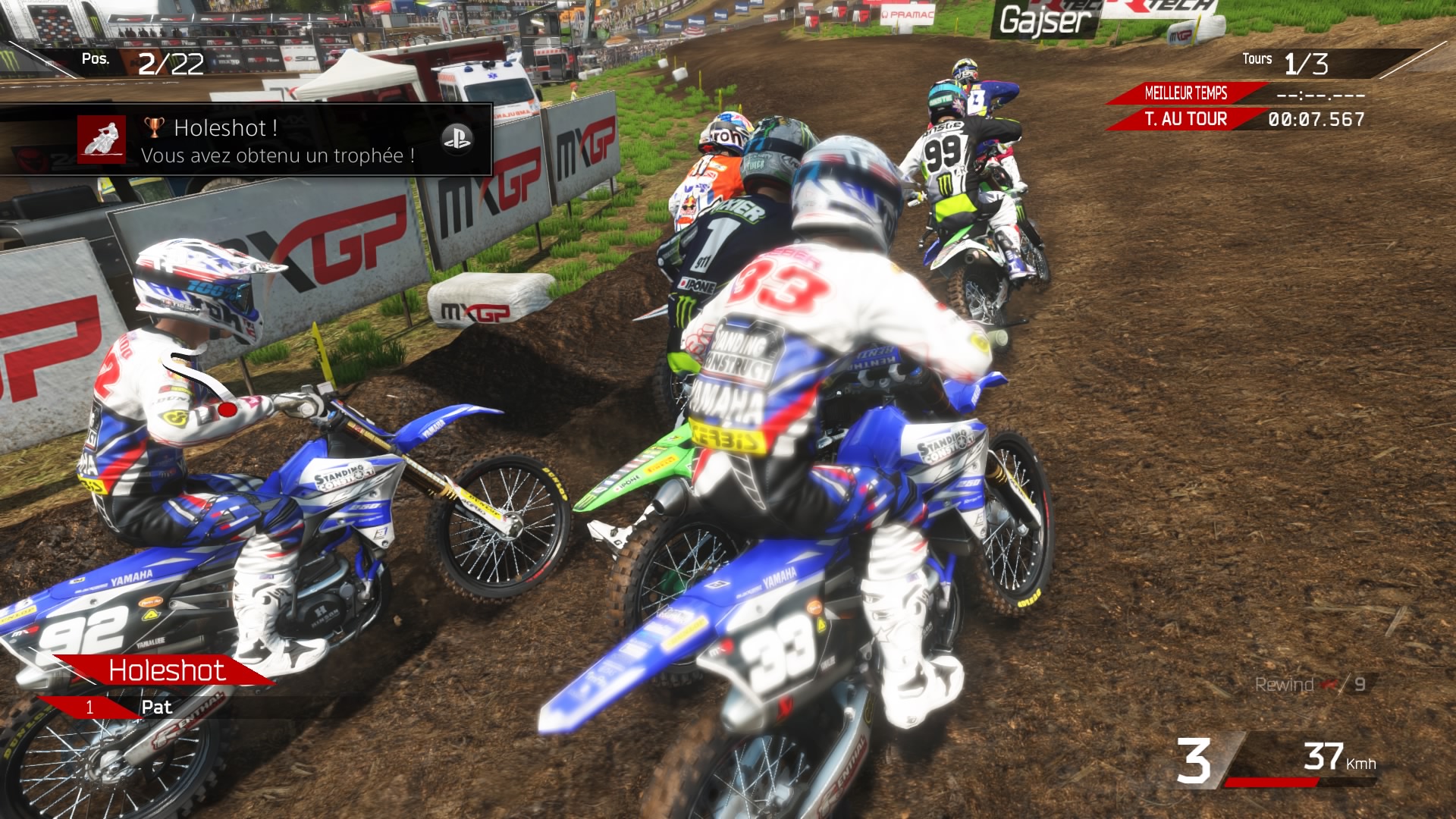The height and width of the screenshot is (819, 1456).
Task: Click the Holeshot trophy rider thumbnail
Action: pyautogui.click(x=102, y=140)
